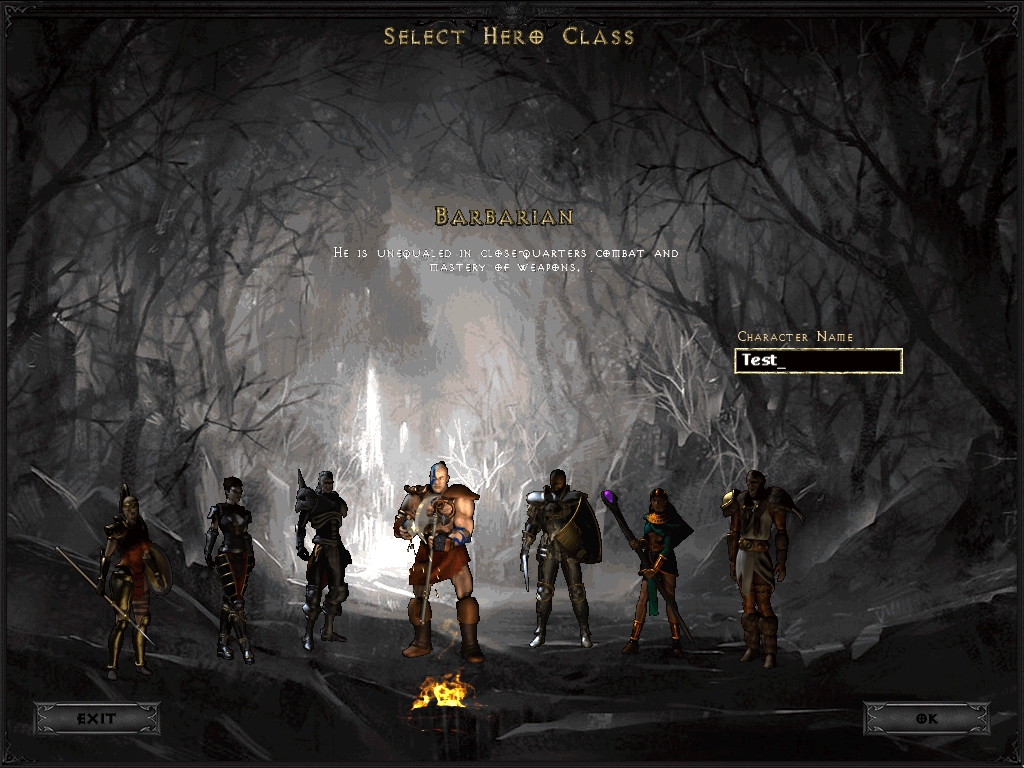Confirm hero selection with OK
The image size is (1024, 768).
coord(926,718)
